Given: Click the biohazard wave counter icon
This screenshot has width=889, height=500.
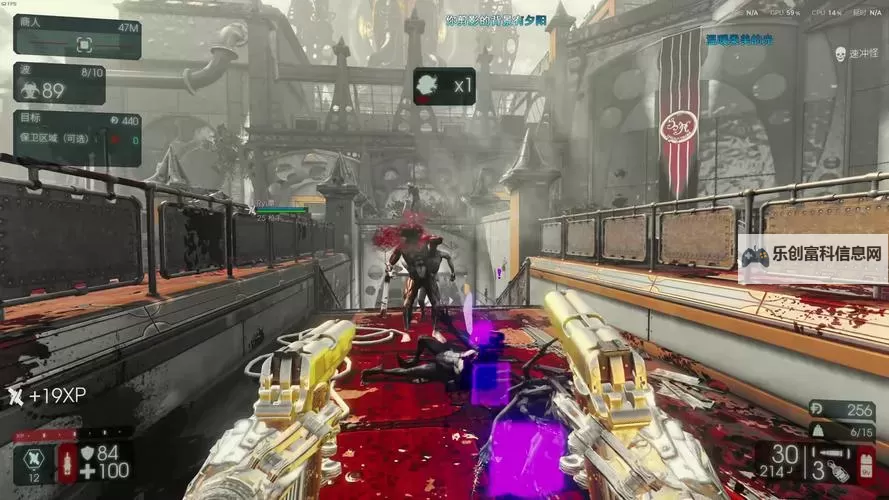Looking at the screenshot, I should (x=29, y=89).
